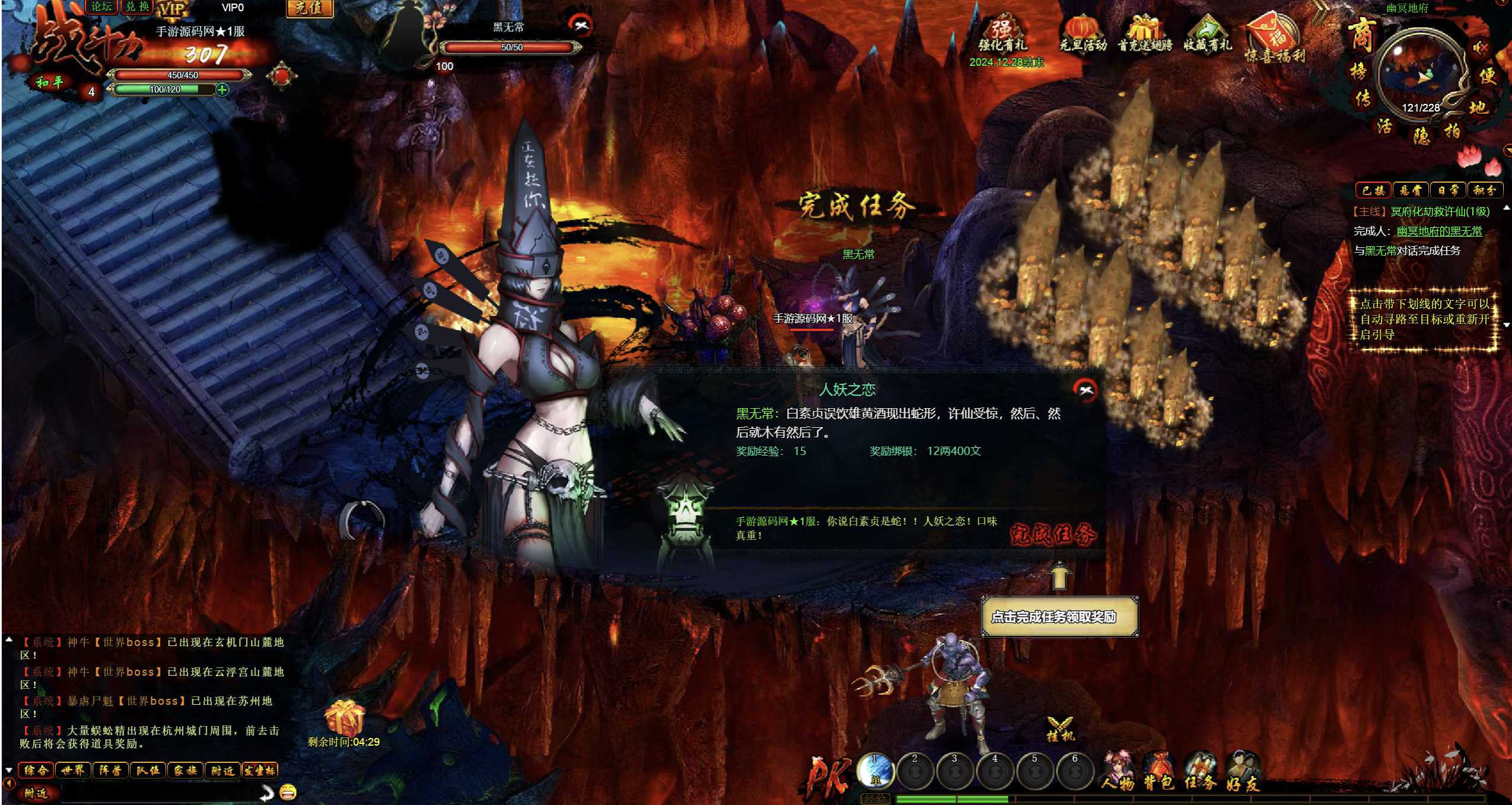Activate skill slot 1

(876, 771)
